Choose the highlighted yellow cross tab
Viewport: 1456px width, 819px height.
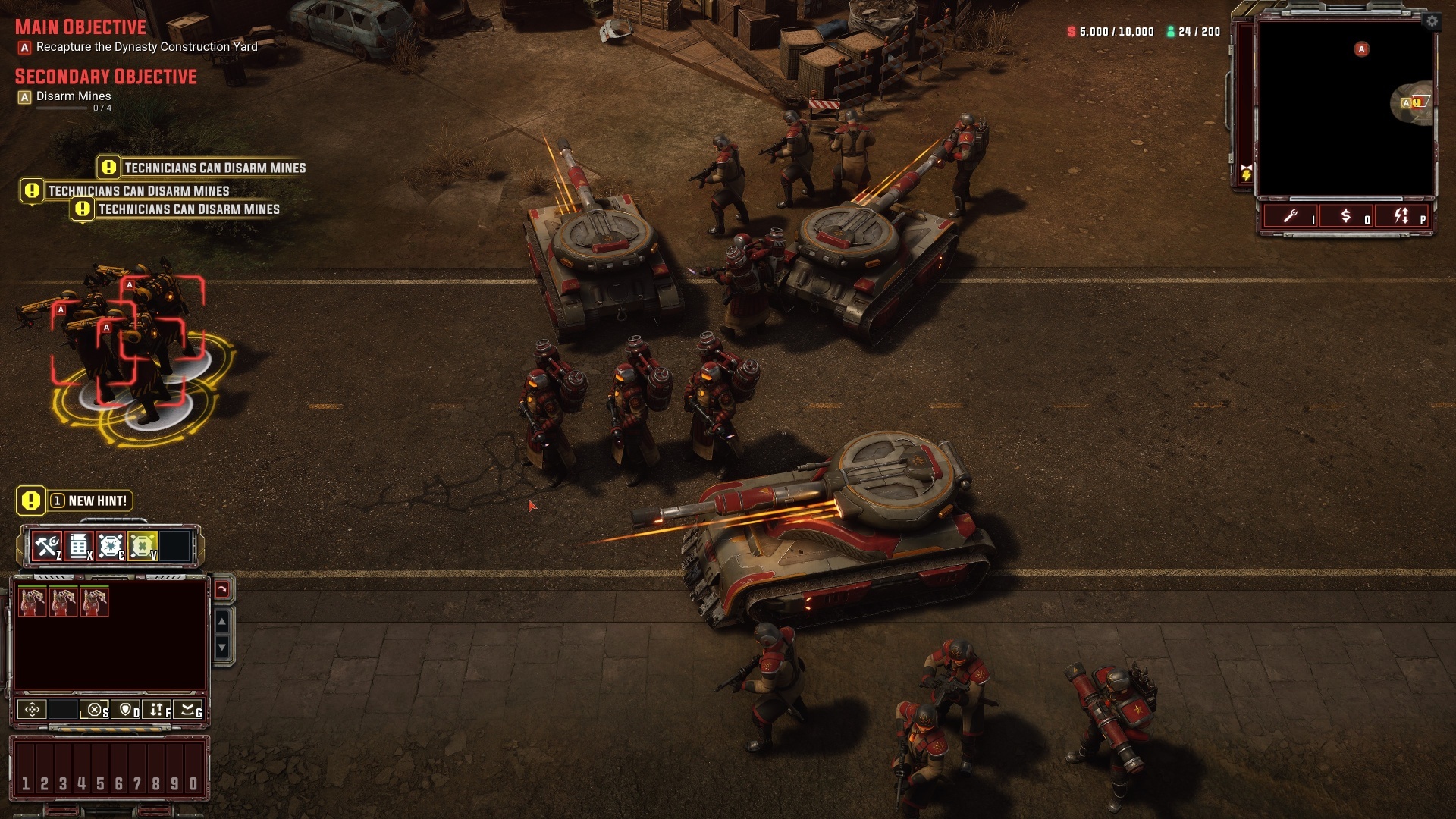click(x=143, y=546)
